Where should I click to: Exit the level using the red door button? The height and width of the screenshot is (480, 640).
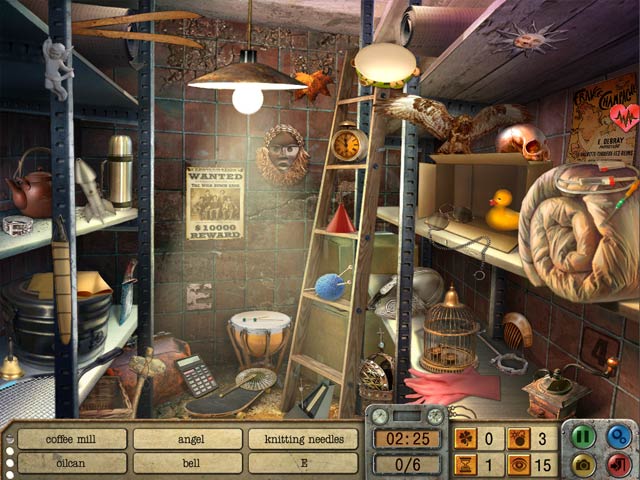[619, 464]
